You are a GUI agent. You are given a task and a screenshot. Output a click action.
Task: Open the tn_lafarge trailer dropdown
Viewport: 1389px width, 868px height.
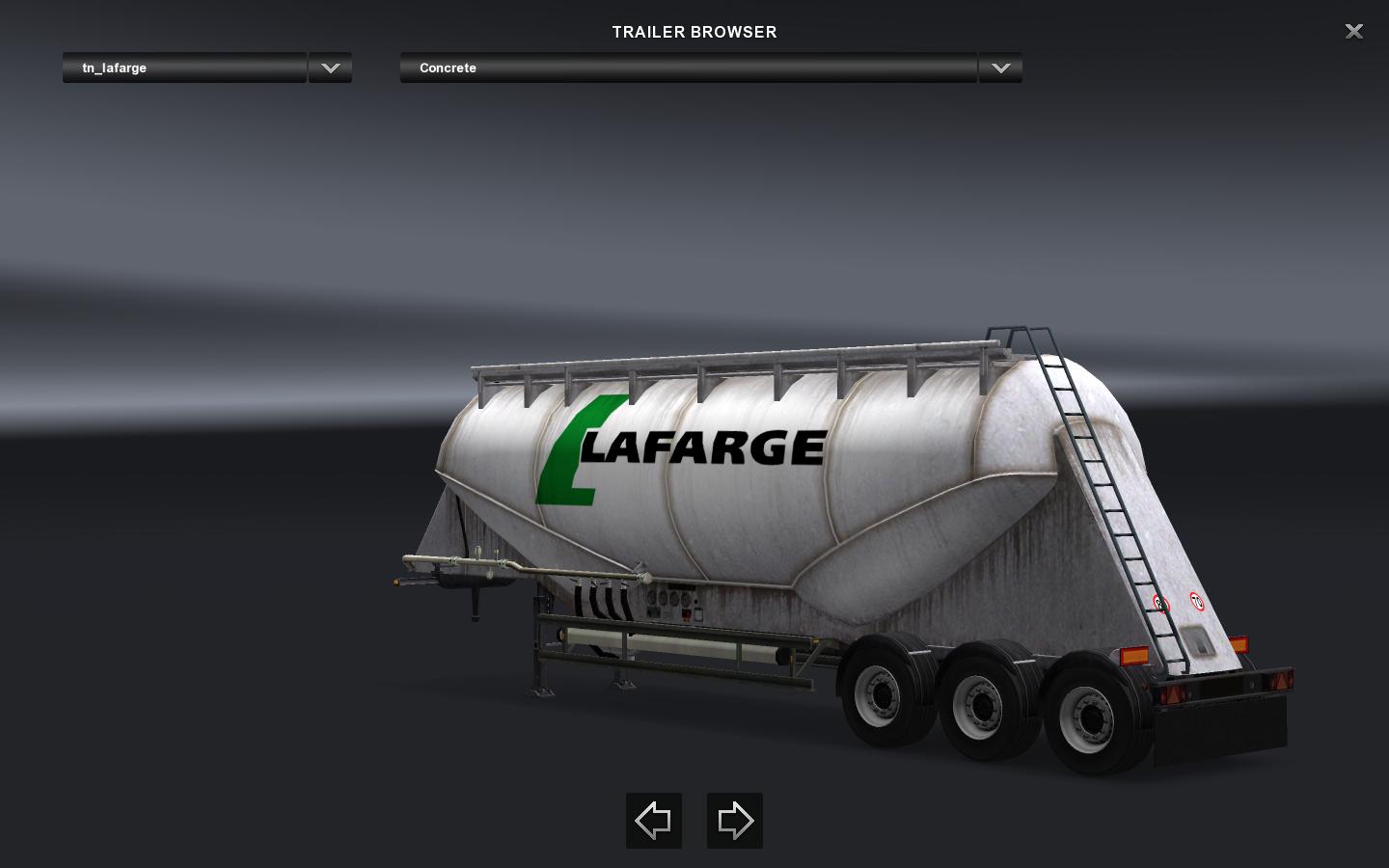coord(184,68)
